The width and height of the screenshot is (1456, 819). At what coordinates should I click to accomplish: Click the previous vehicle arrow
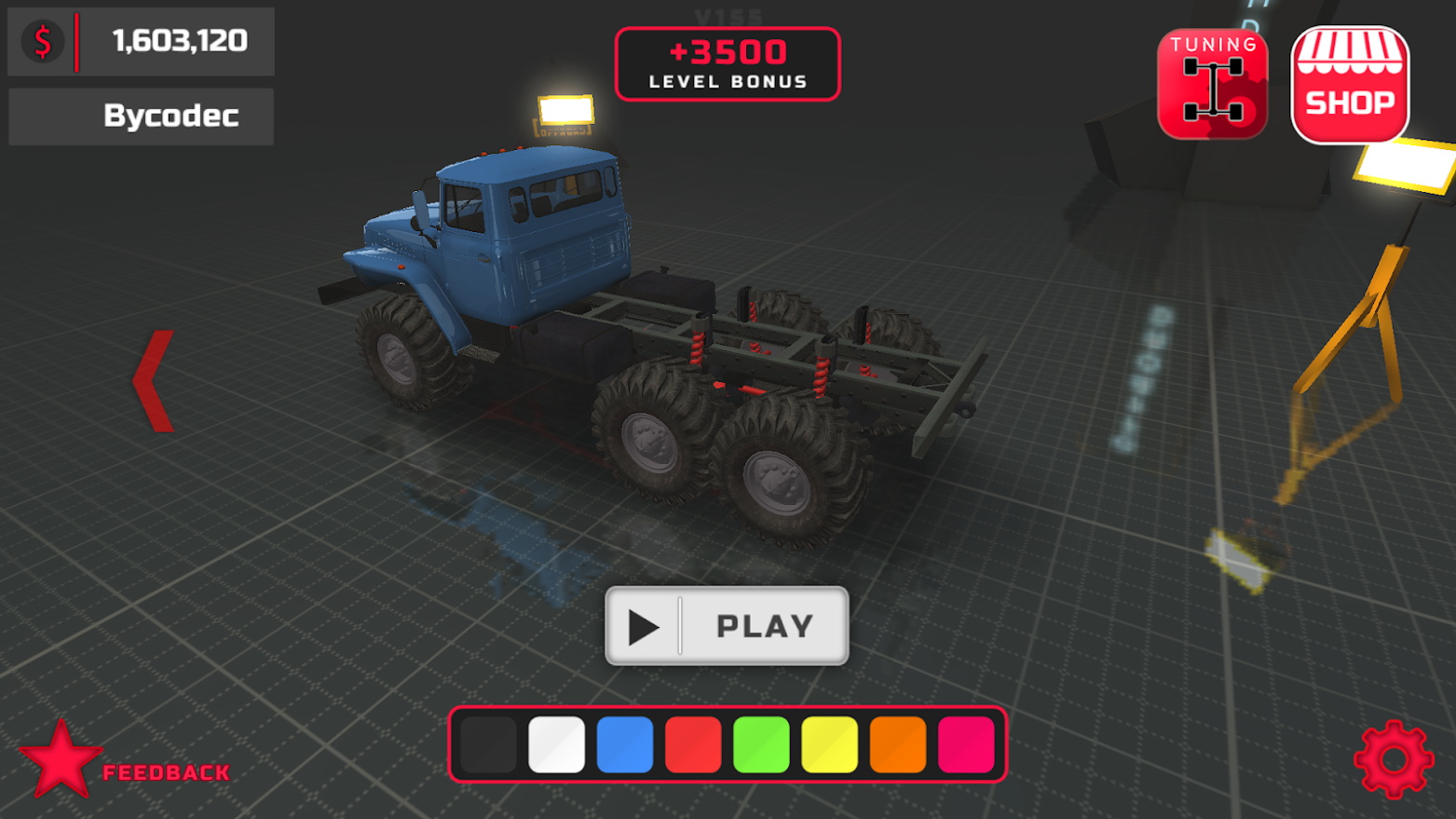point(155,380)
